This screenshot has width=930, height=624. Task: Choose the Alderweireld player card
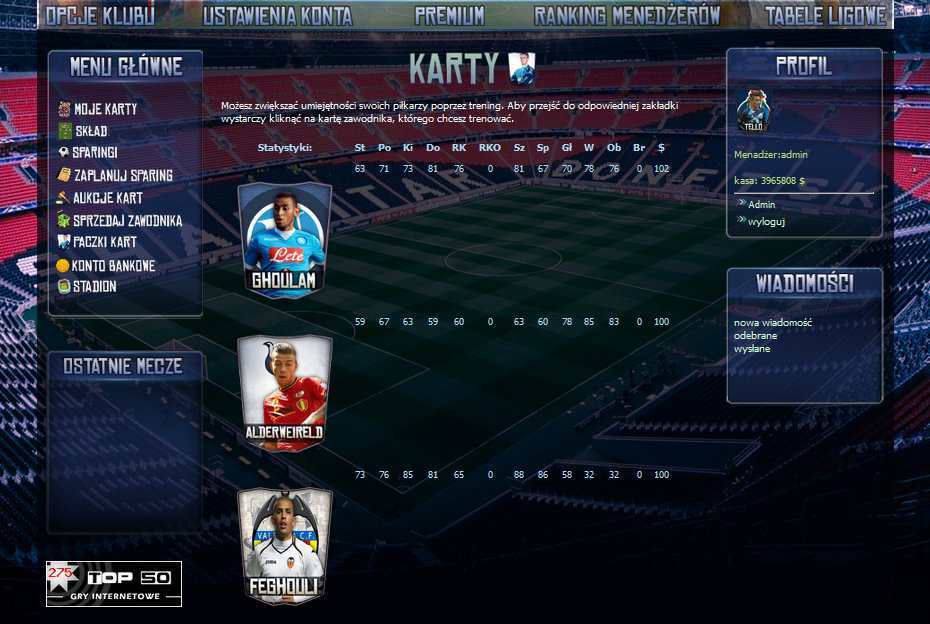(x=284, y=392)
